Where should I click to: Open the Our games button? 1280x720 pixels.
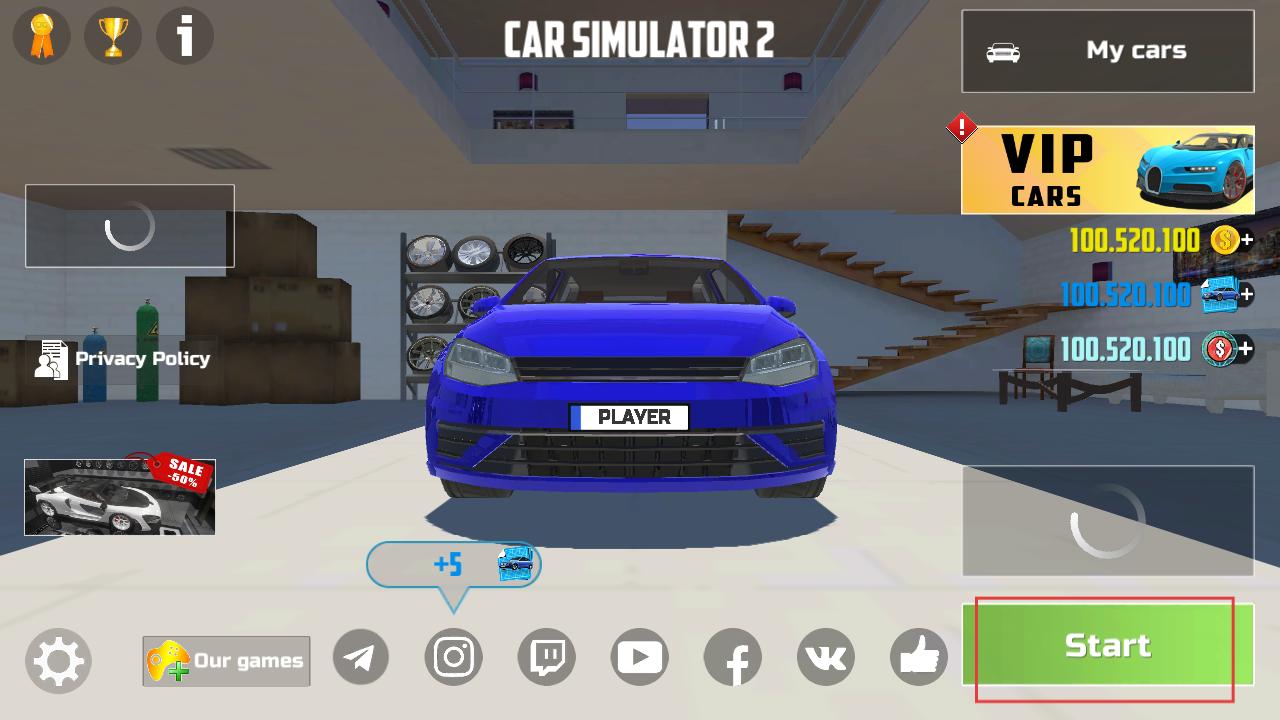pyautogui.click(x=226, y=661)
